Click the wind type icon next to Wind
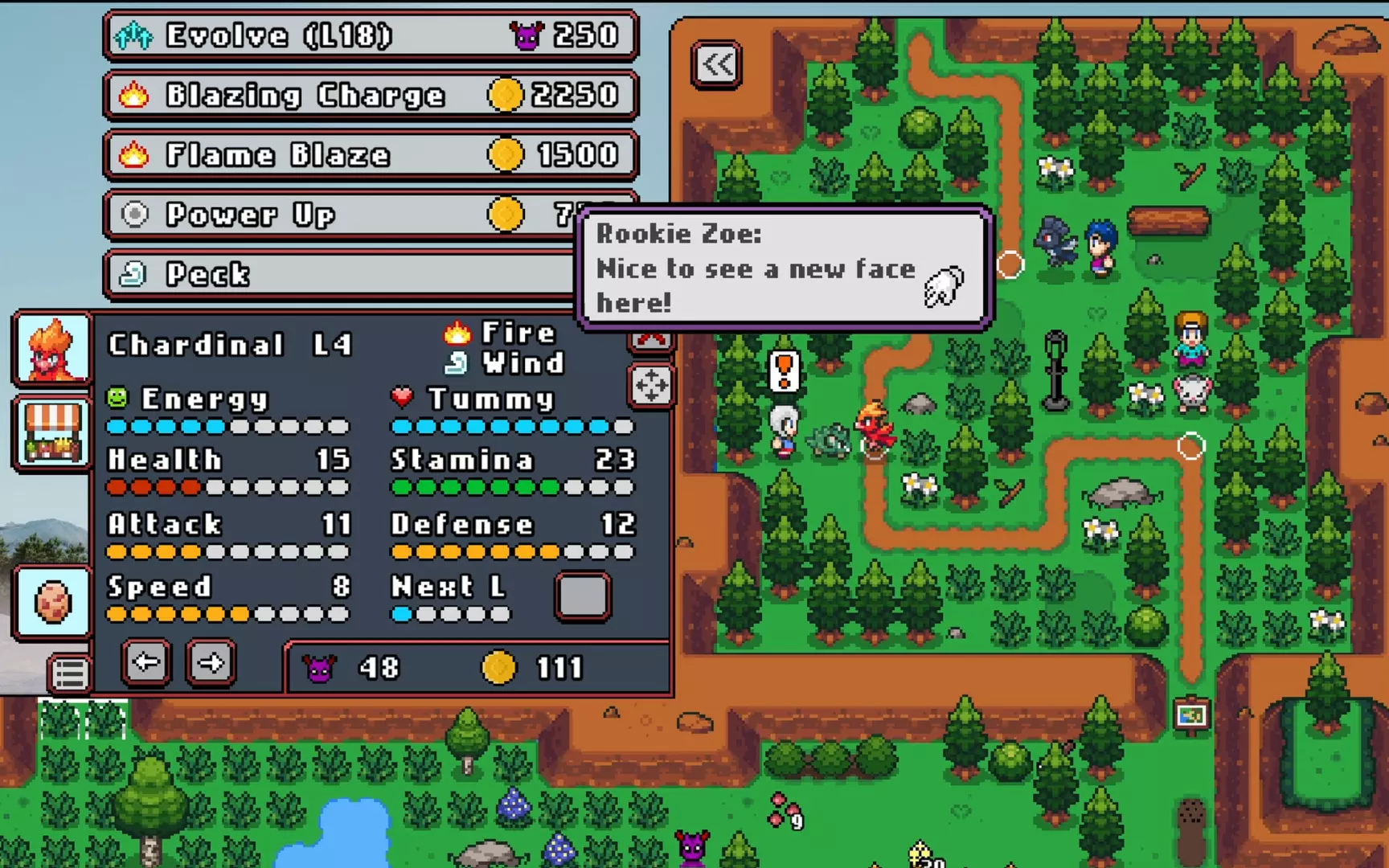This screenshot has height=868, width=1389. 457,362
